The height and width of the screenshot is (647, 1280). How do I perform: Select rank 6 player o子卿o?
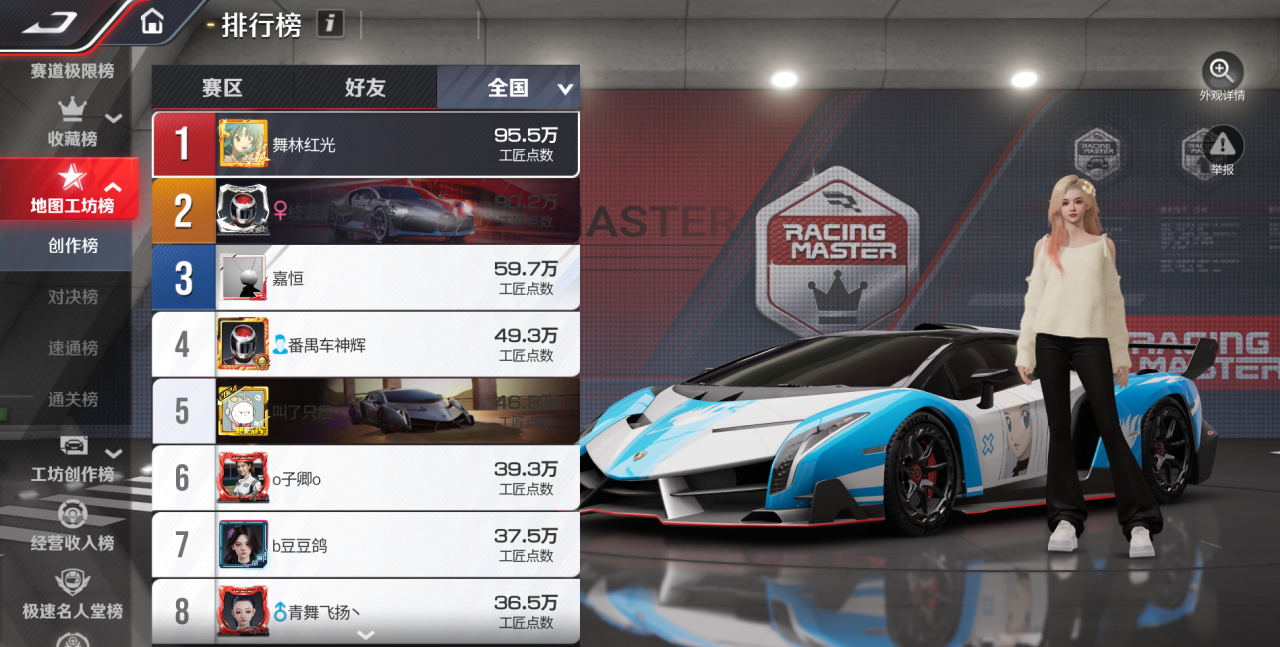(366, 479)
